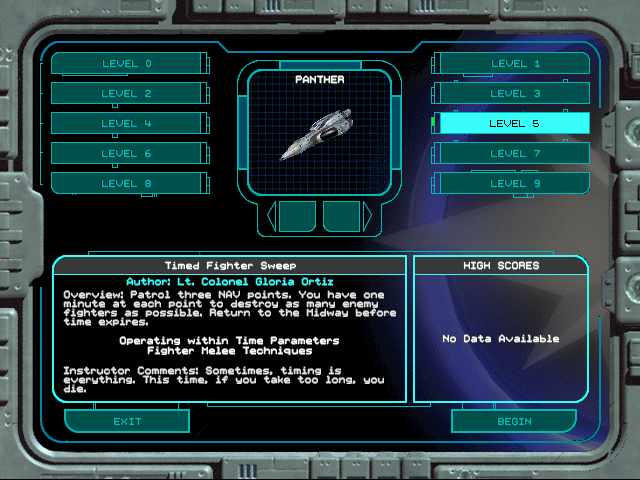Open Level 4 mission details
This screenshot has height=480, width=640.
click(126, 124)
